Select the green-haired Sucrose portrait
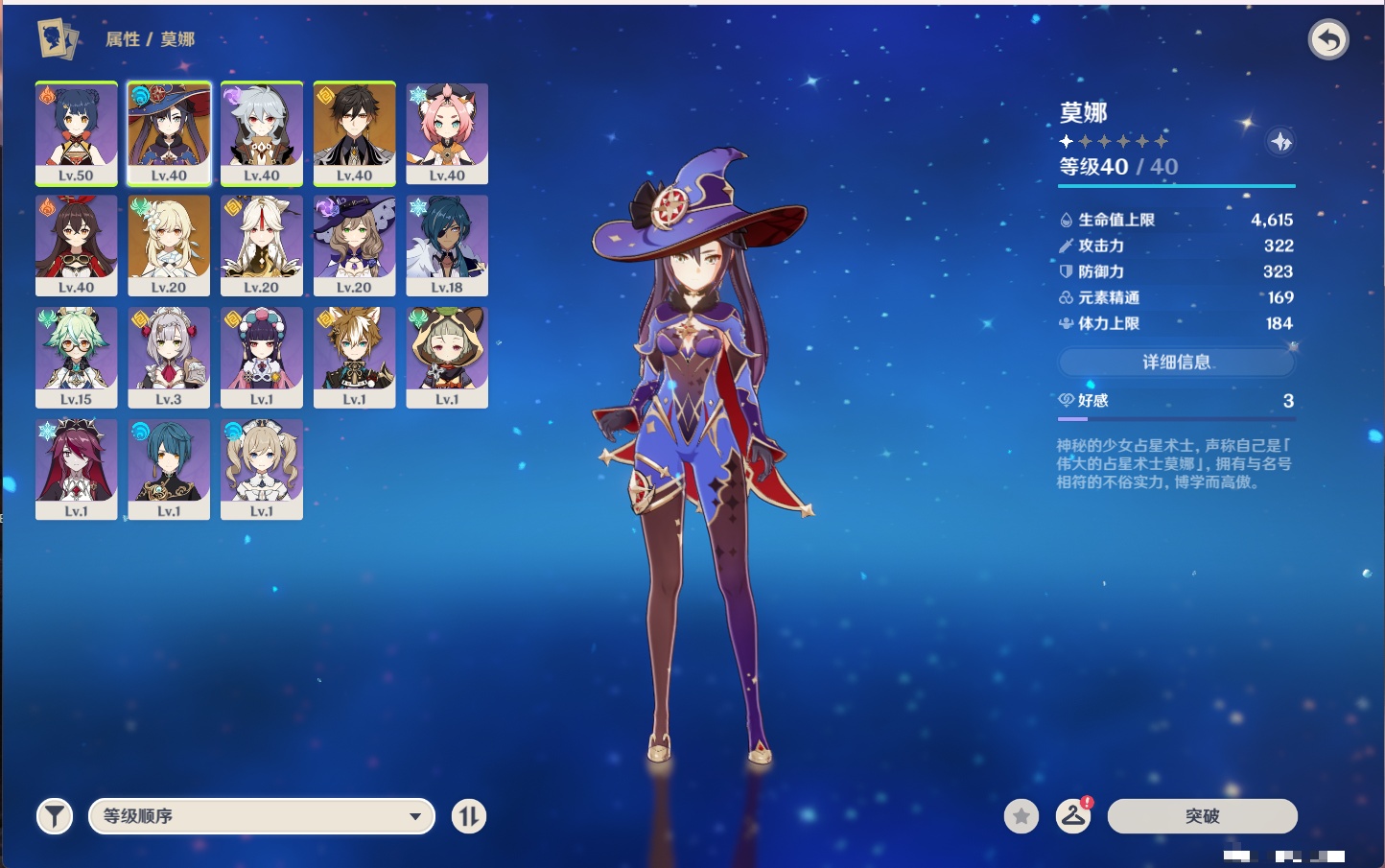Screen dimensions: 1385x868 tap(76, 357)
